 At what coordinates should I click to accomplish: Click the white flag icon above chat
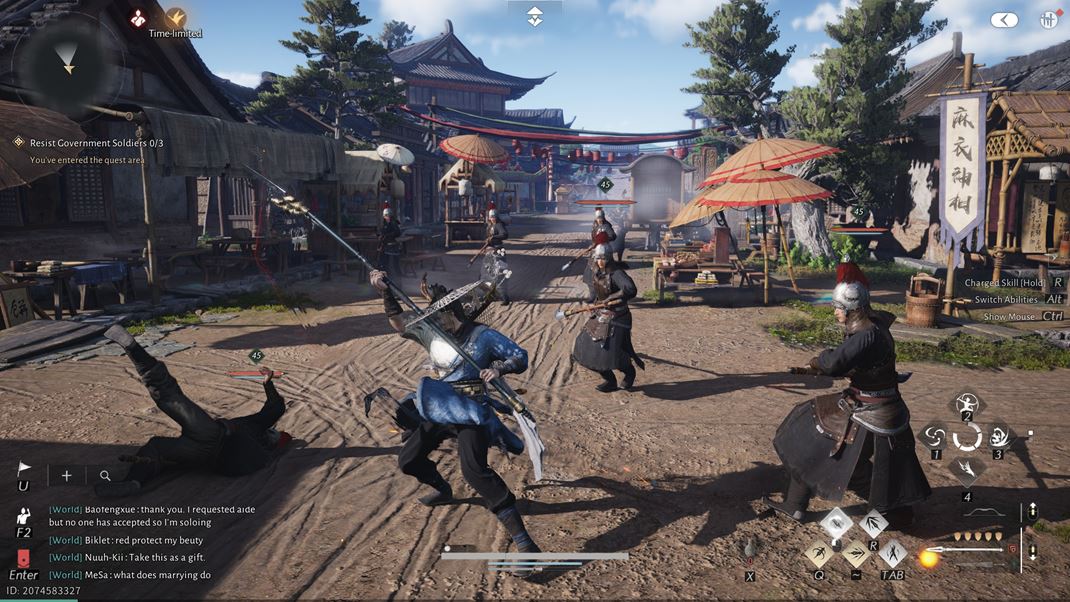tap(24, 468)
